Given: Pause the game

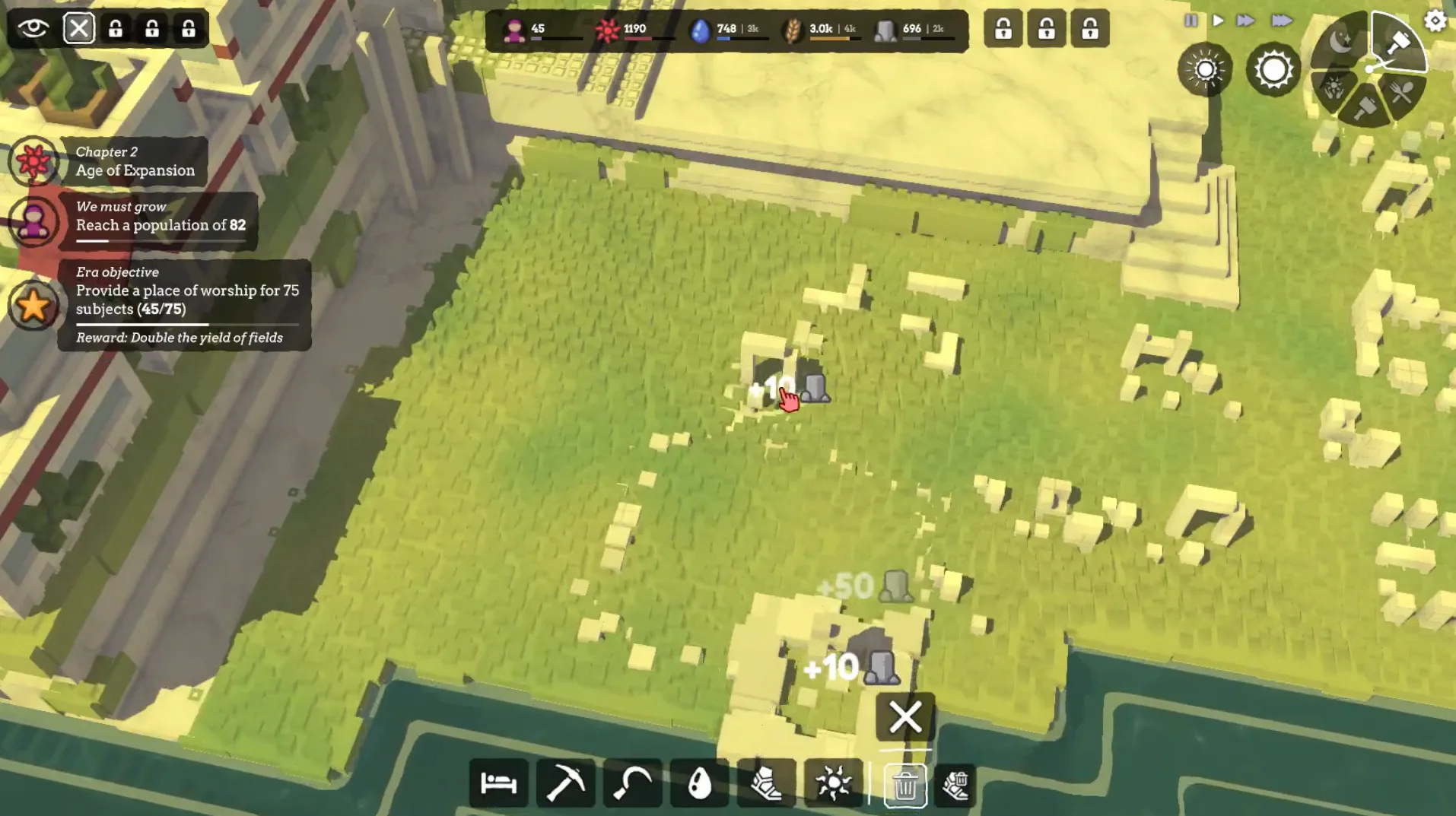Looking at the screenshot, I should click(1191, 21).
